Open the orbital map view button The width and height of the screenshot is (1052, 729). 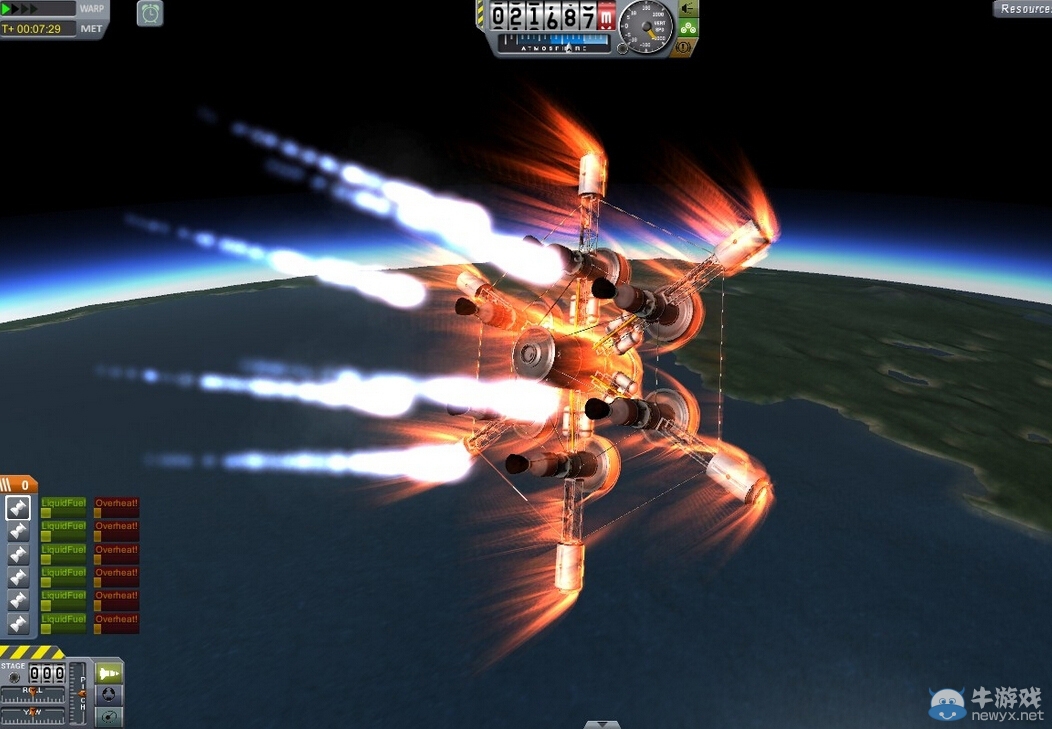click(x=109, y=716)
